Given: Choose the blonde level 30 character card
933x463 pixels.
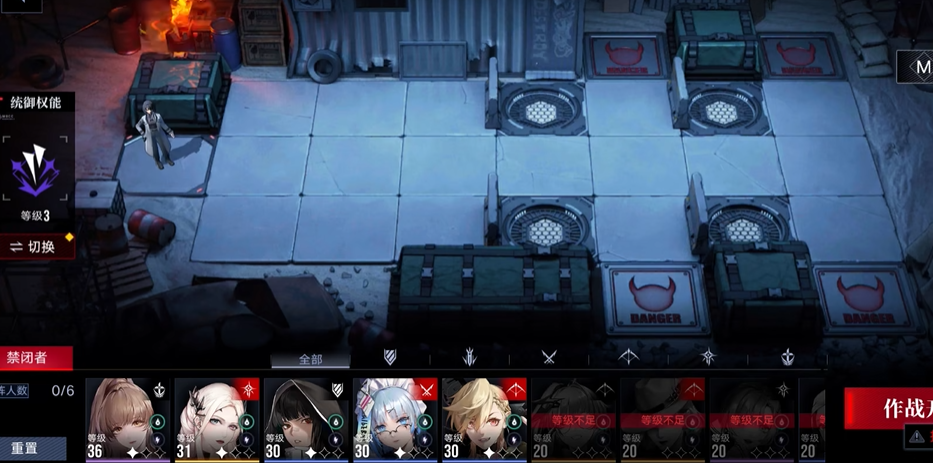Looking at the screenshot, I should [483, 418].
